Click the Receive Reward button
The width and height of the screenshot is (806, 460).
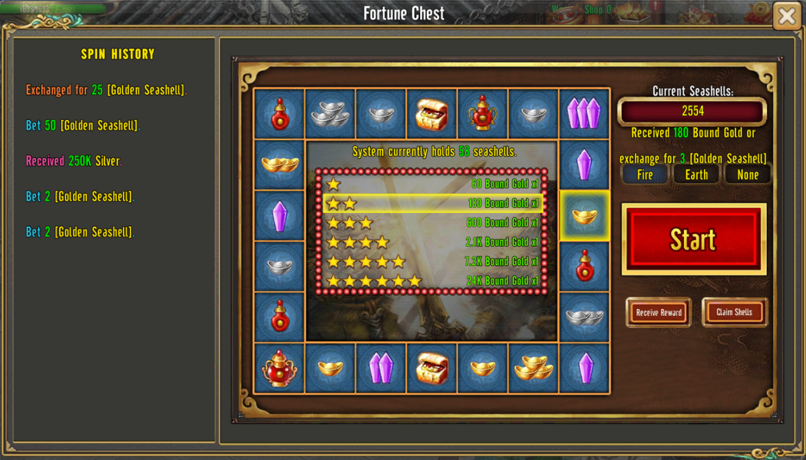658,312
